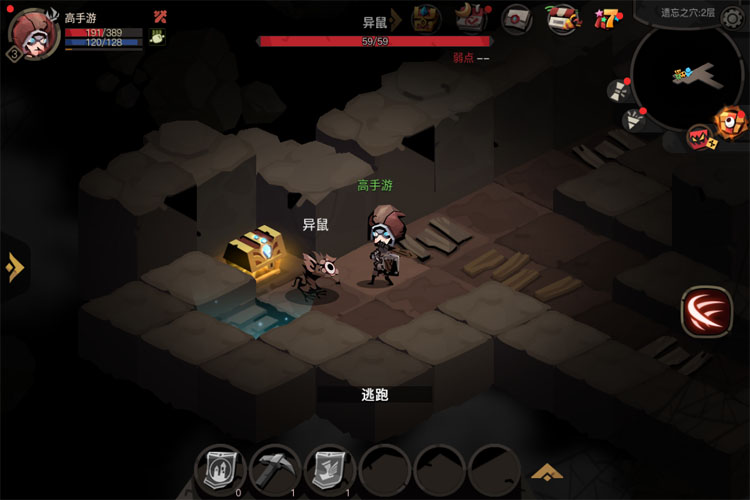Click the orange one-eyed monster icon
The width and height of the screenshot is (750, 500).
(x=729, y=120)
